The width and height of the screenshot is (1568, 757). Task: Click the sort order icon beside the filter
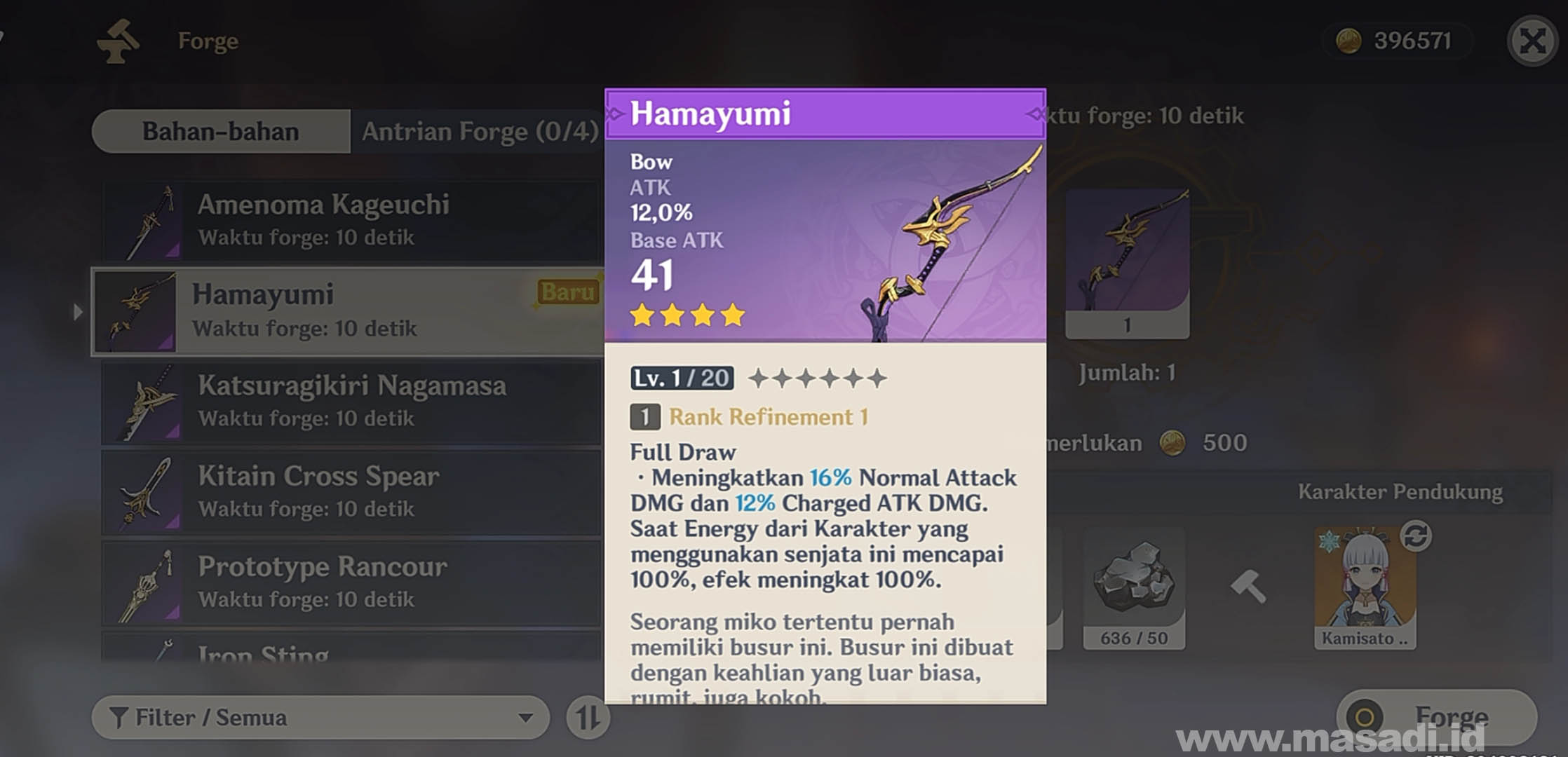point(588,718)
